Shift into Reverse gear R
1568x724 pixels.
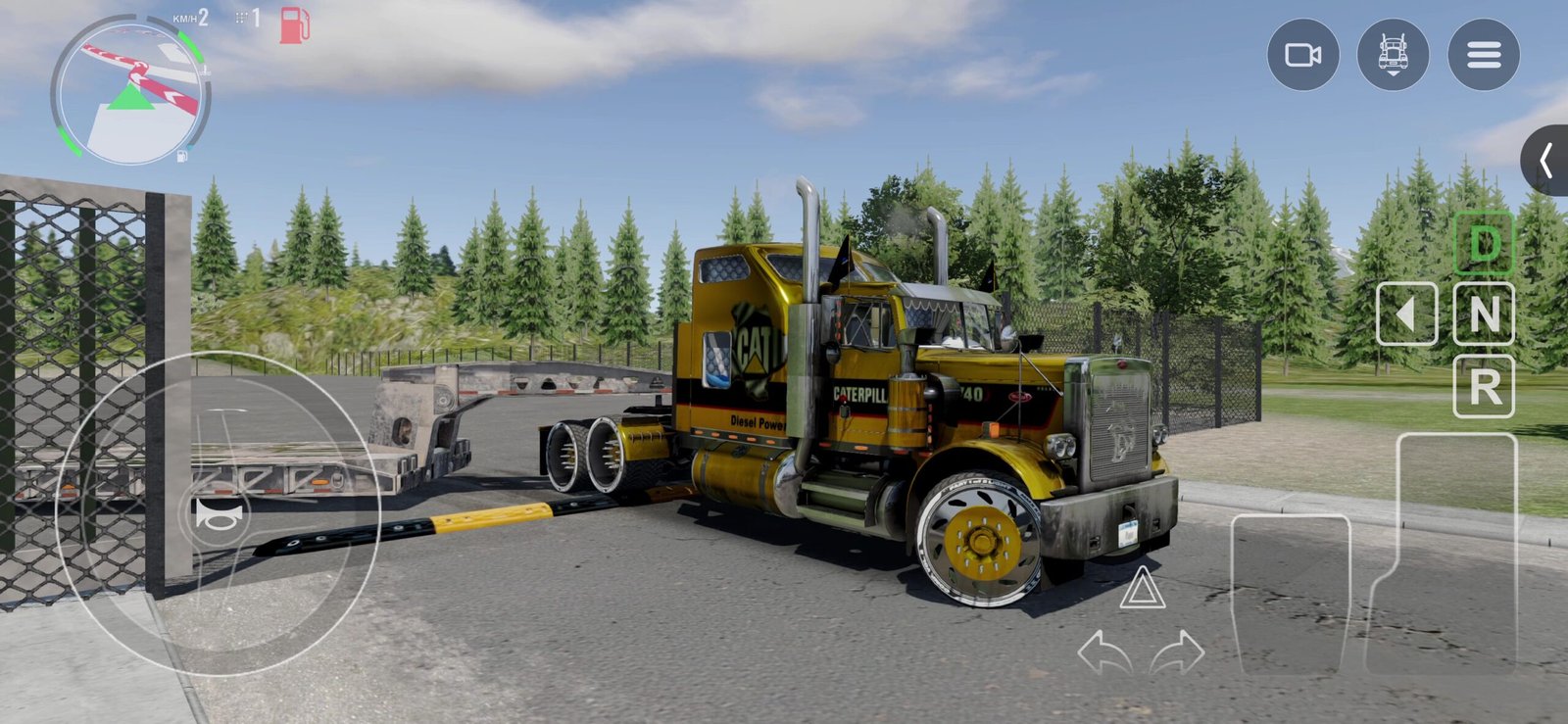click(x=1484, y=387)
